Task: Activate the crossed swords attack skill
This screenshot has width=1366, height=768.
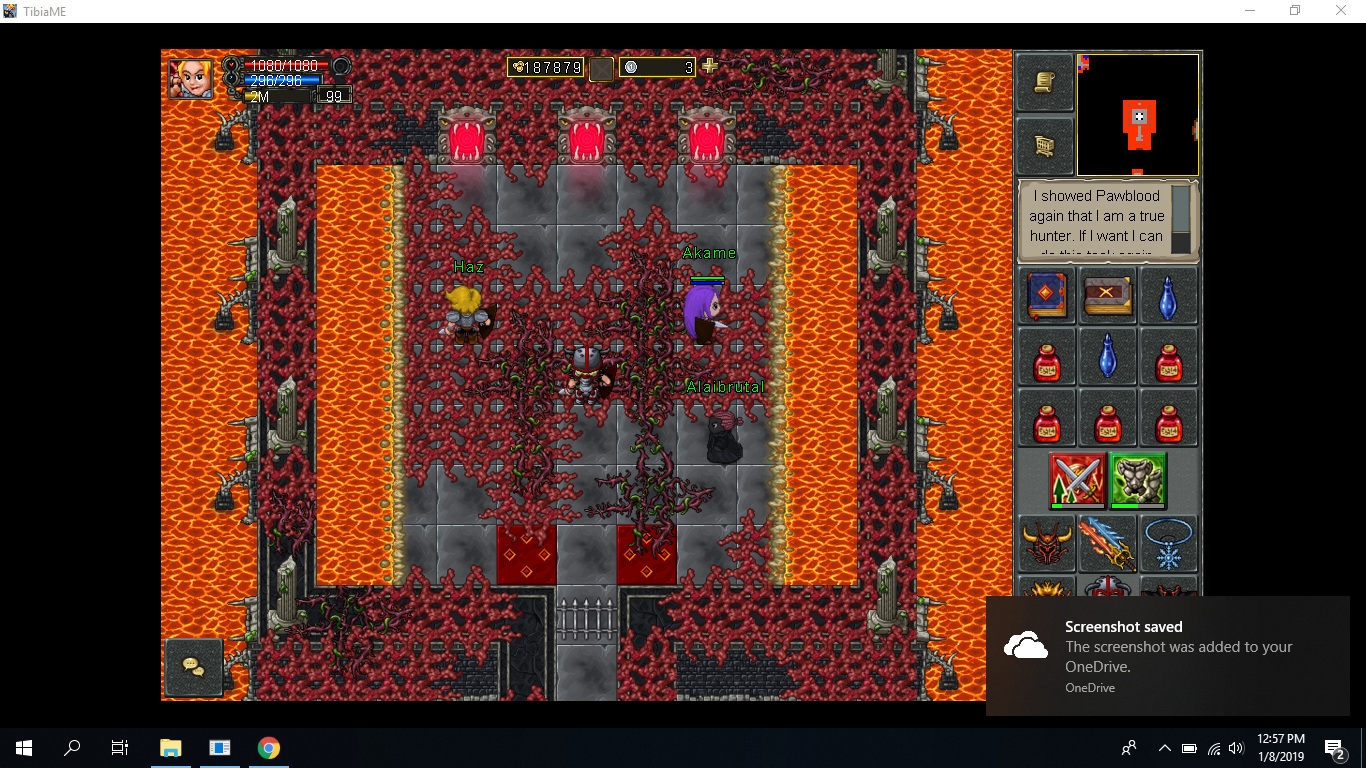Action: coord(1077,479)
